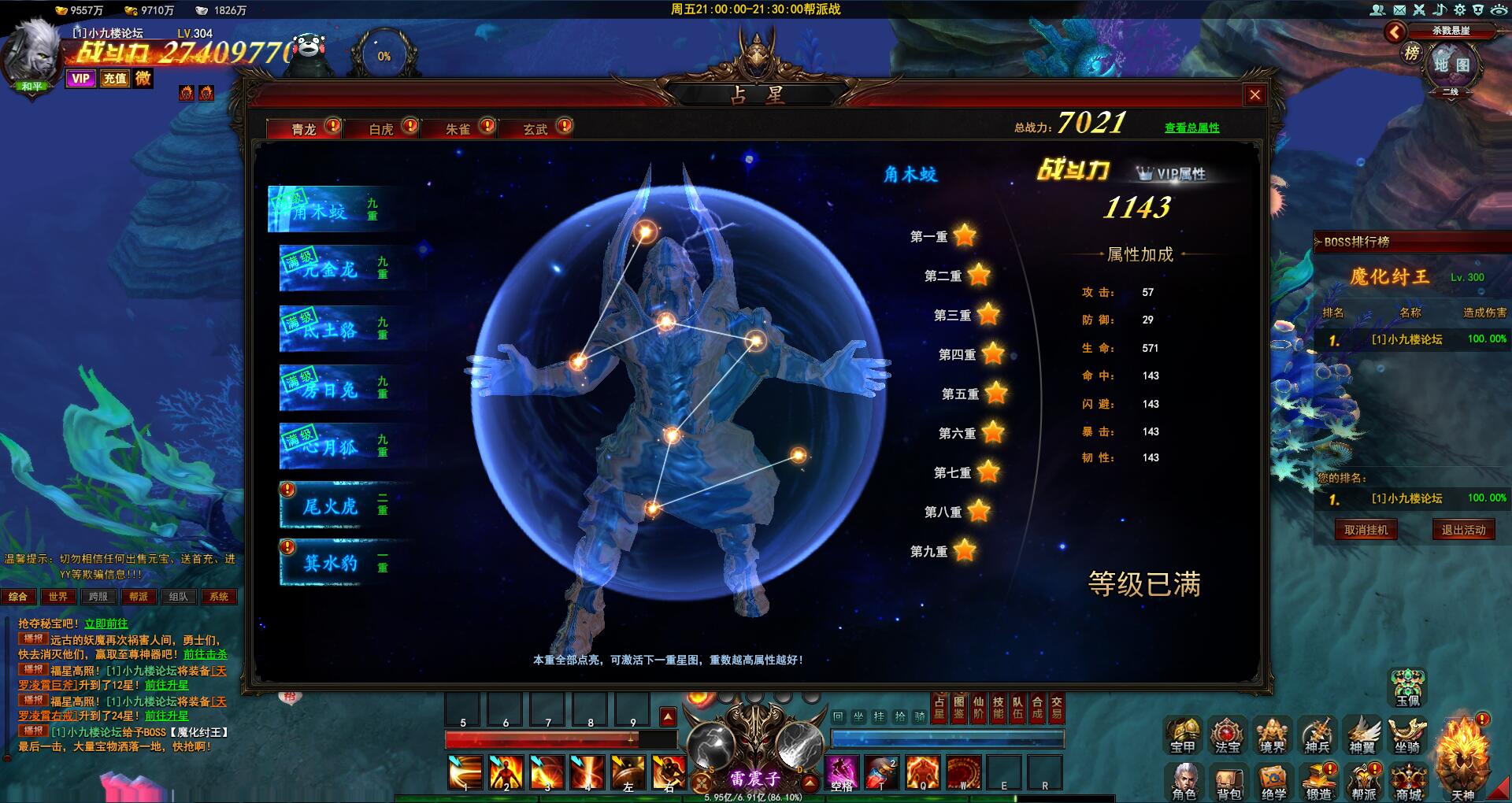Click the 取消挂机 button
This screenshot has width=1512, height=803.
point(1366,530)
